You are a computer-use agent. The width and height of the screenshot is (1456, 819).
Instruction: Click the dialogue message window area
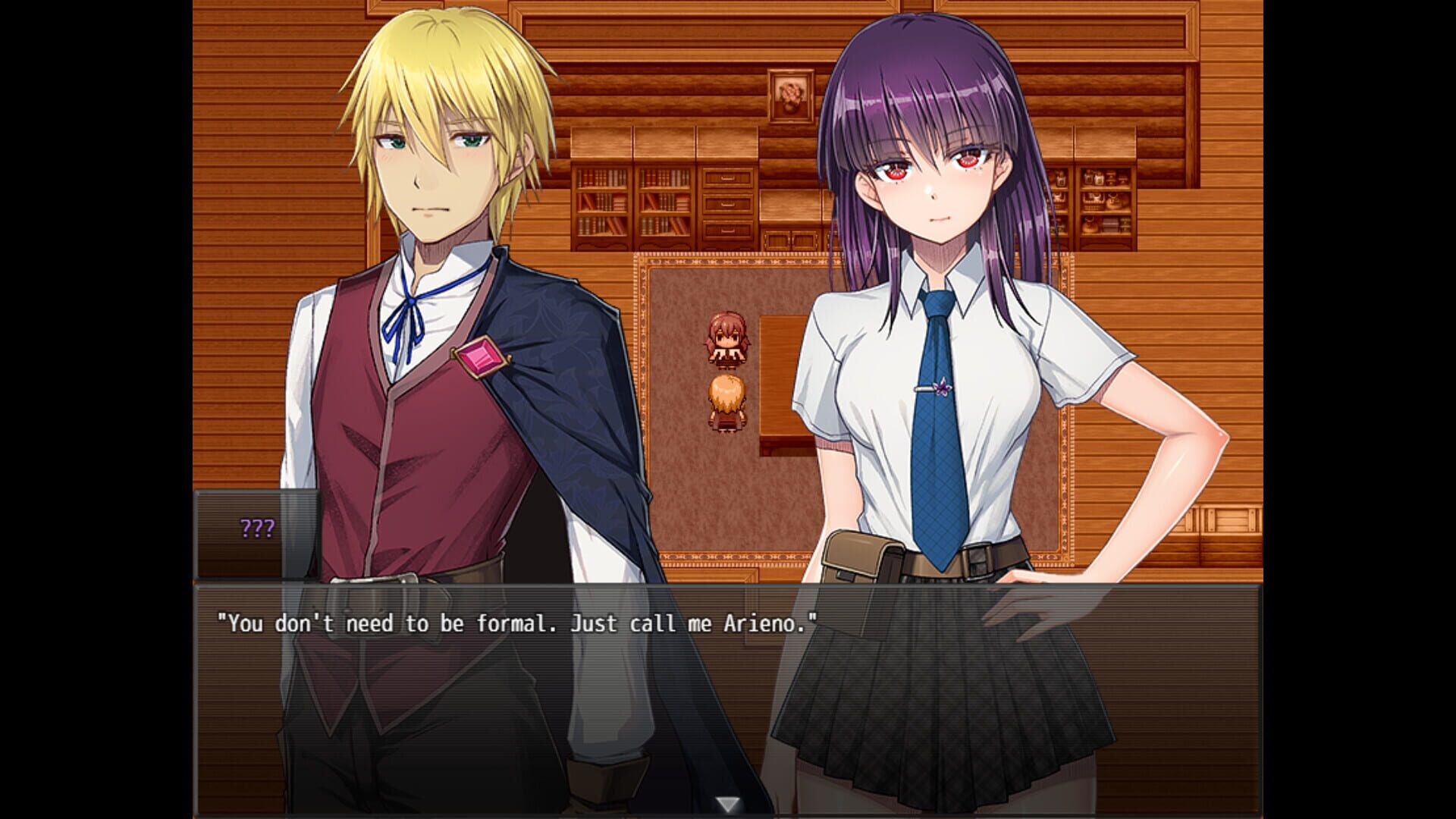(x=728, y=698)
